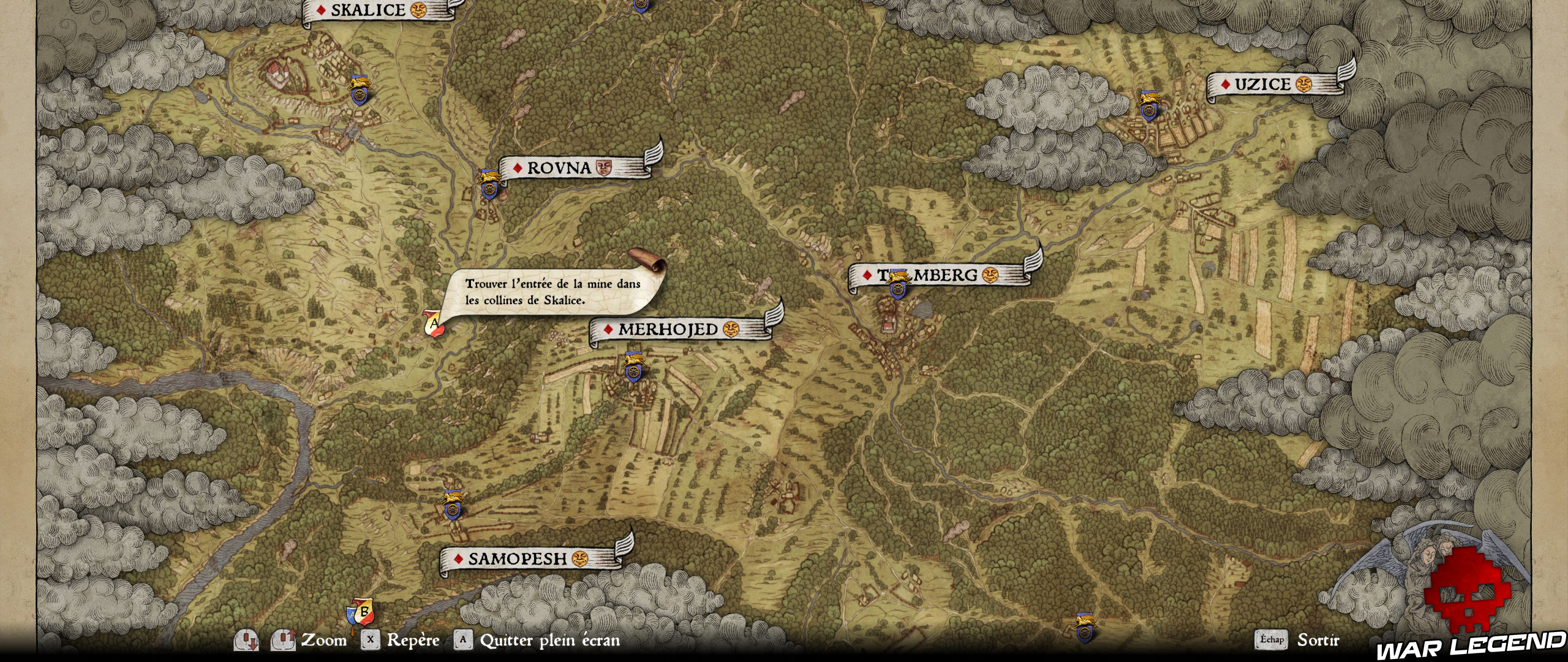Click the mask symbol next to Merhojed
1568x662 pixels.
click(x=732, y=330)
